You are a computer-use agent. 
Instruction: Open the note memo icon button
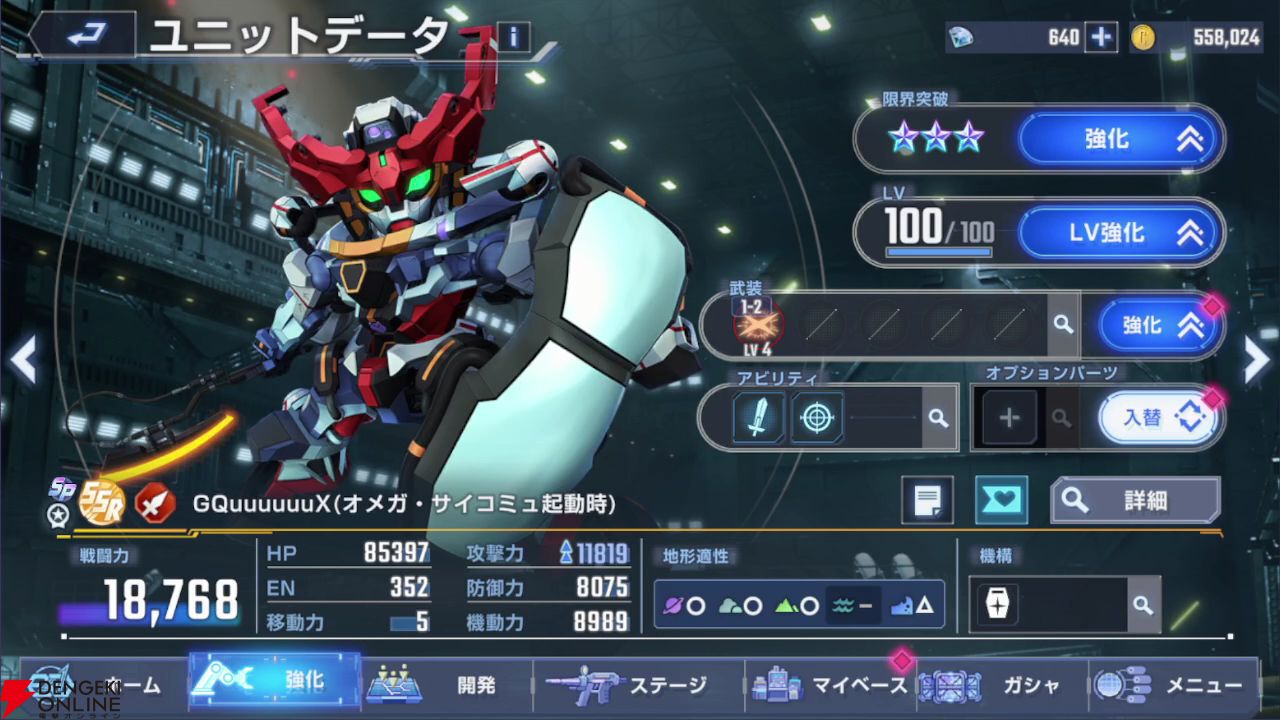927,500
